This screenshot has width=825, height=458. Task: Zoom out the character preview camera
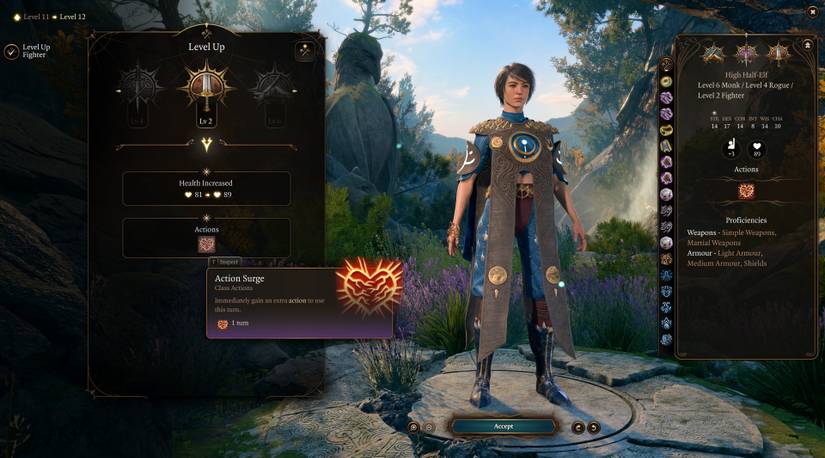tap(429, 427)
